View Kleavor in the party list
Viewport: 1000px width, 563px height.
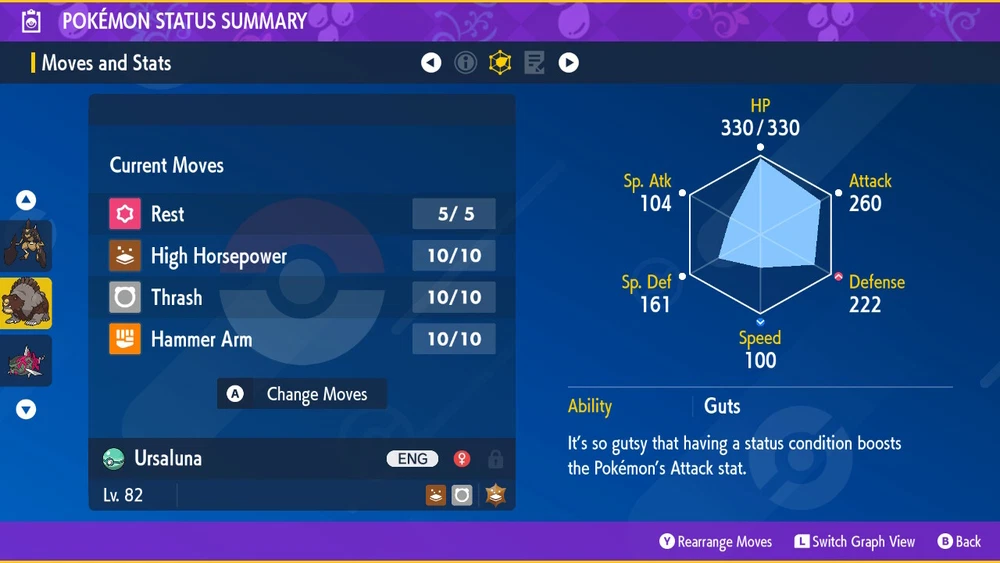(26, 246)
